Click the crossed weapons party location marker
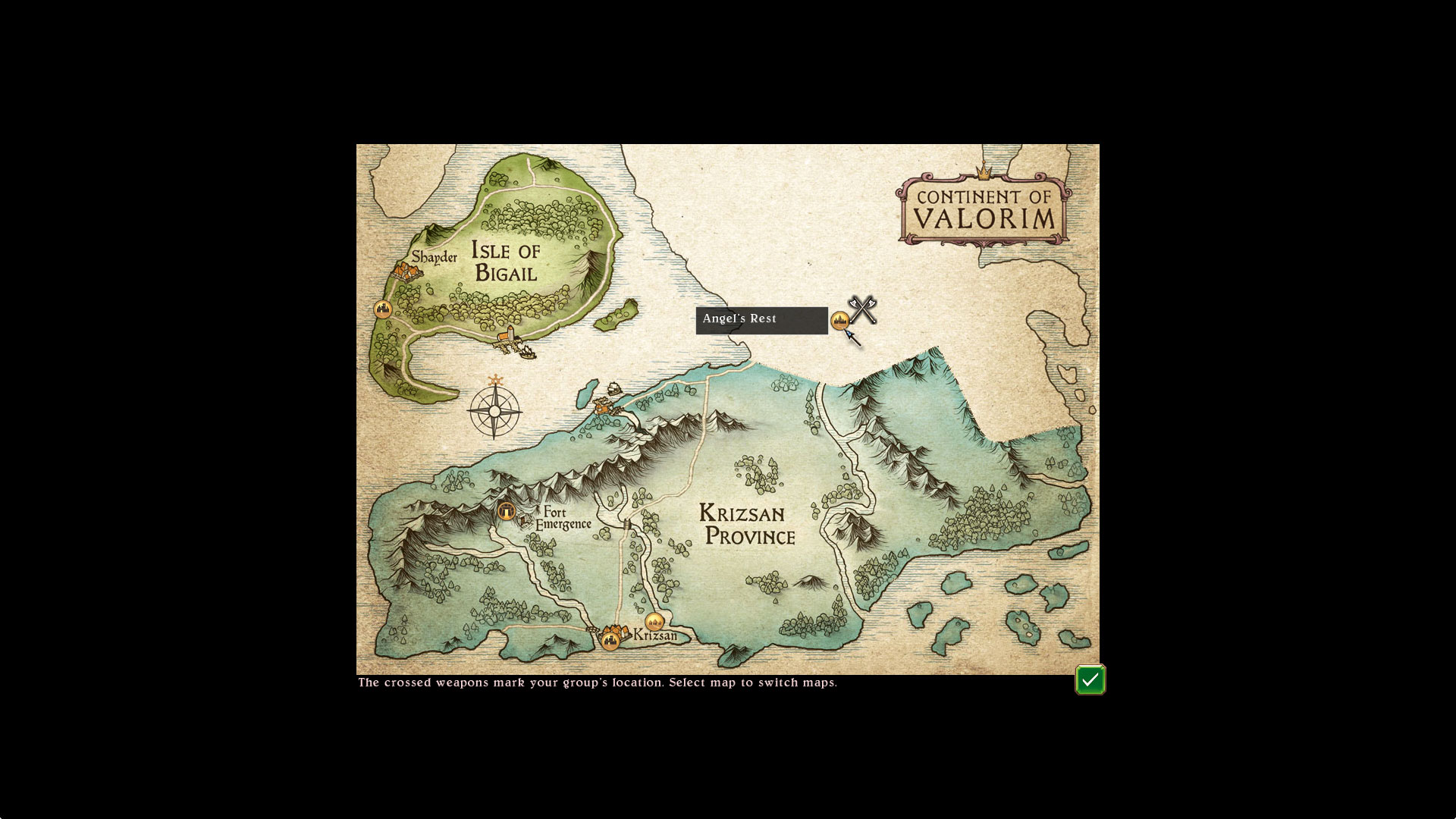The width and height of the screenshot is (1456, 819). click(863, 309)
